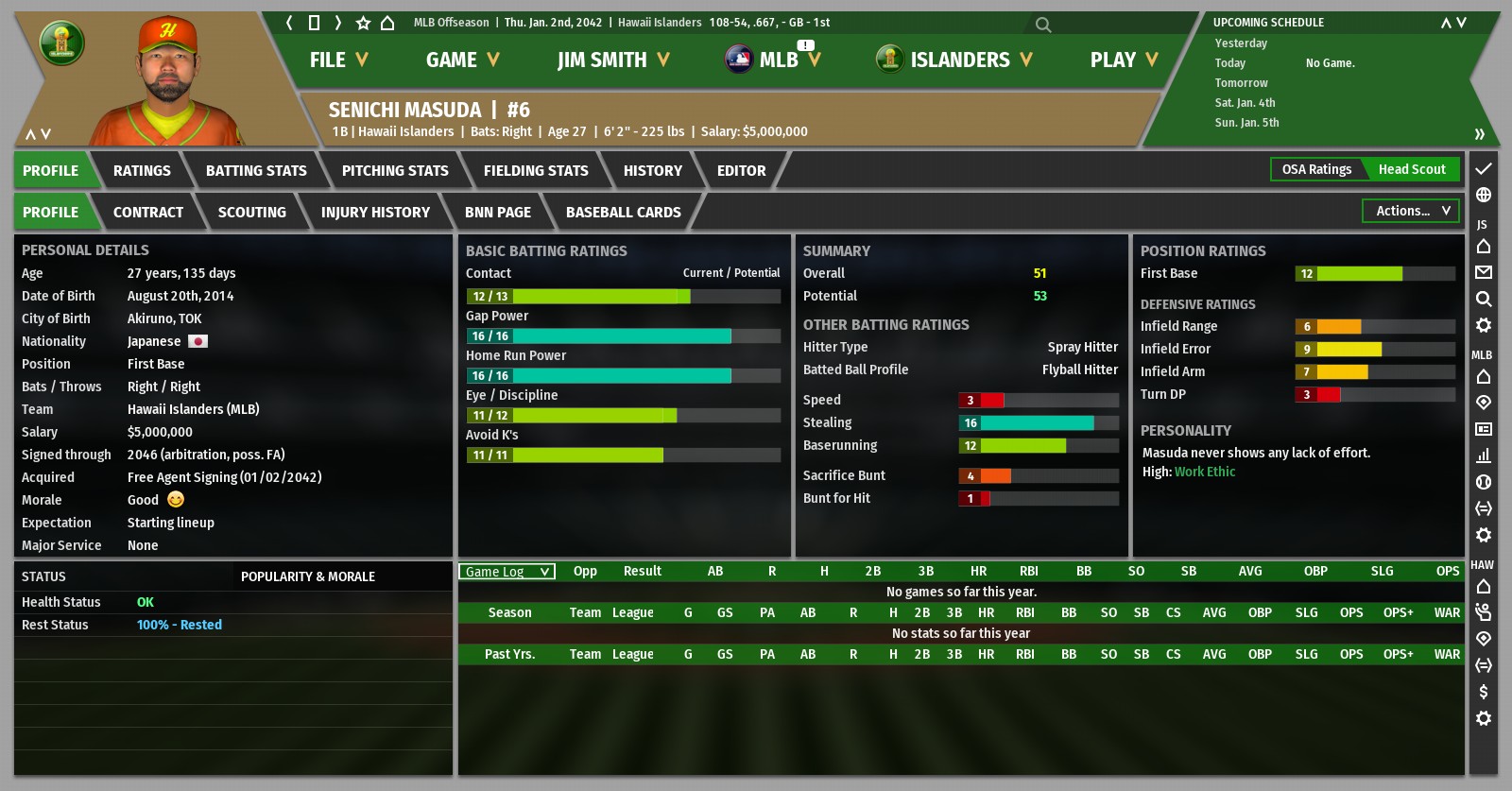Open the CONTRACT sub-tab
The width and height of the screenshot is (1512, 791).
coord(148,213)
